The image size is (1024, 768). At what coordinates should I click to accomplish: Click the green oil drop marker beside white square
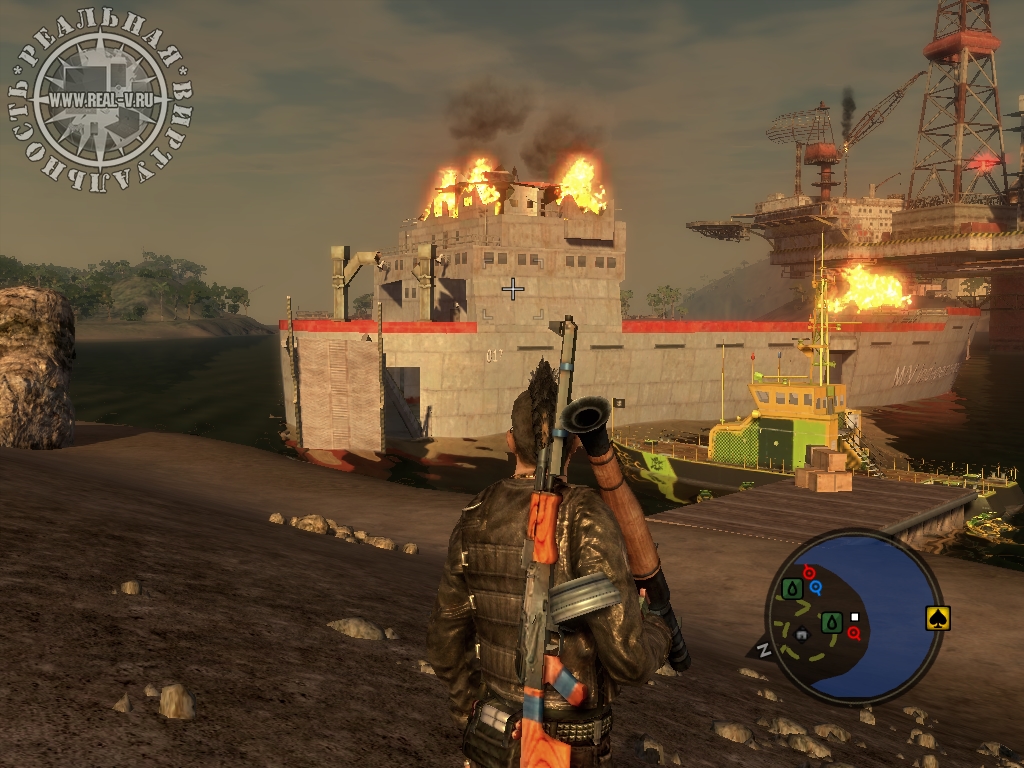click(831, 622)
